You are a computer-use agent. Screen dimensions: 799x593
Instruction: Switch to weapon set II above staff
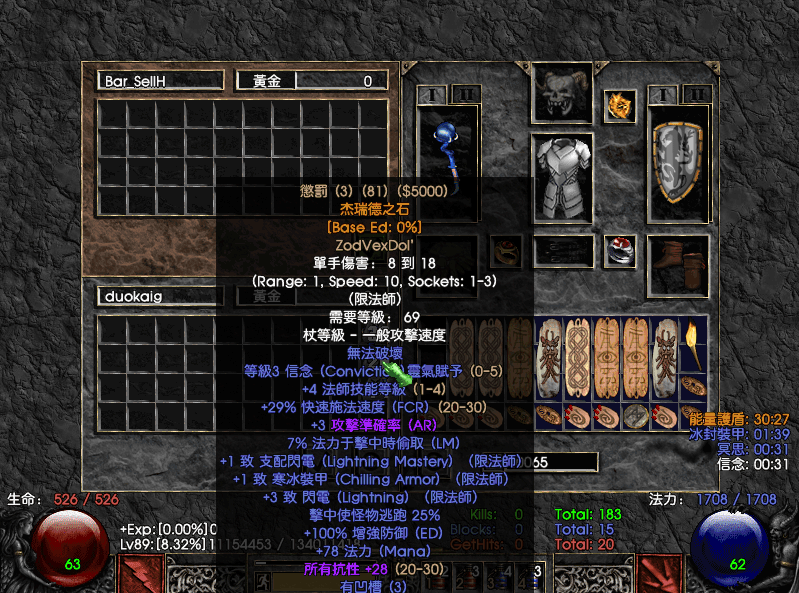[x=464, y=96]
